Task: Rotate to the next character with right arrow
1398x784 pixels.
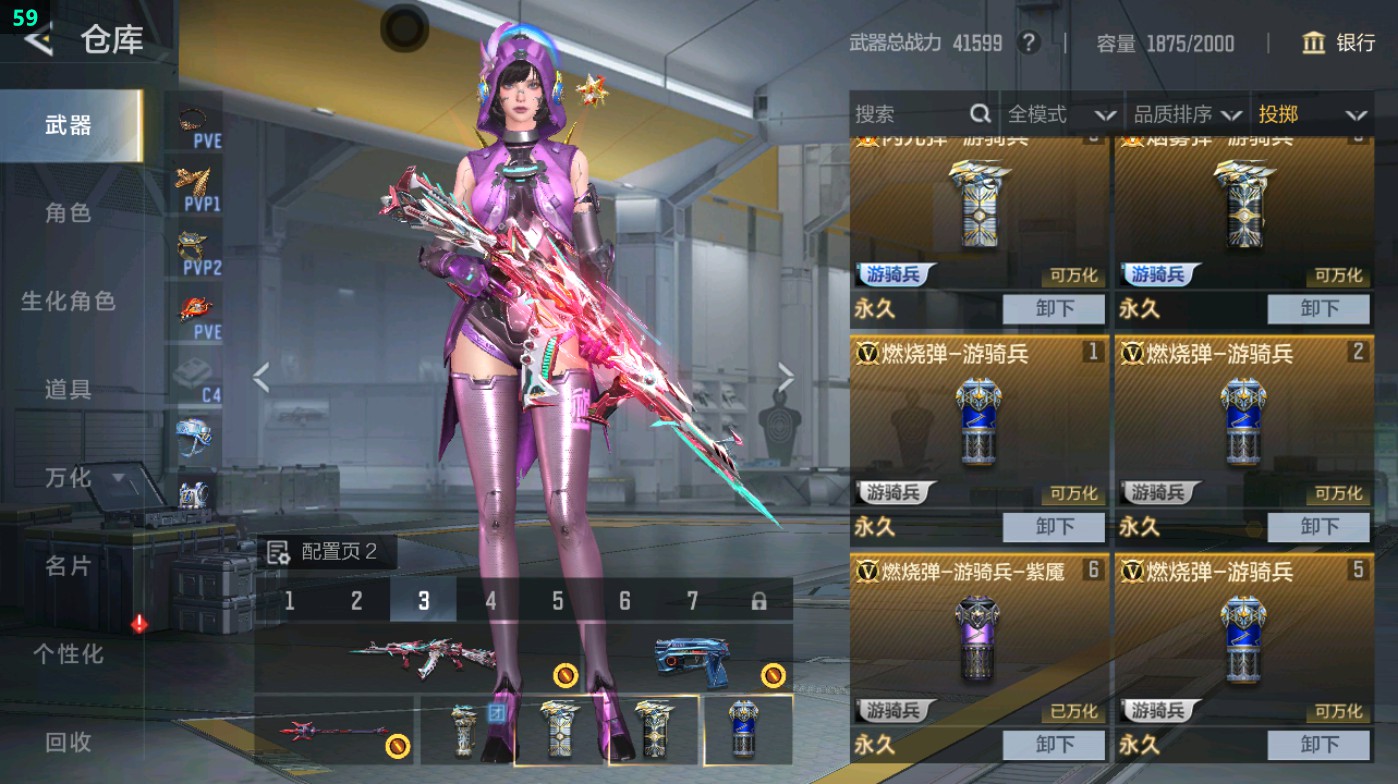Action: coord(786,378)
